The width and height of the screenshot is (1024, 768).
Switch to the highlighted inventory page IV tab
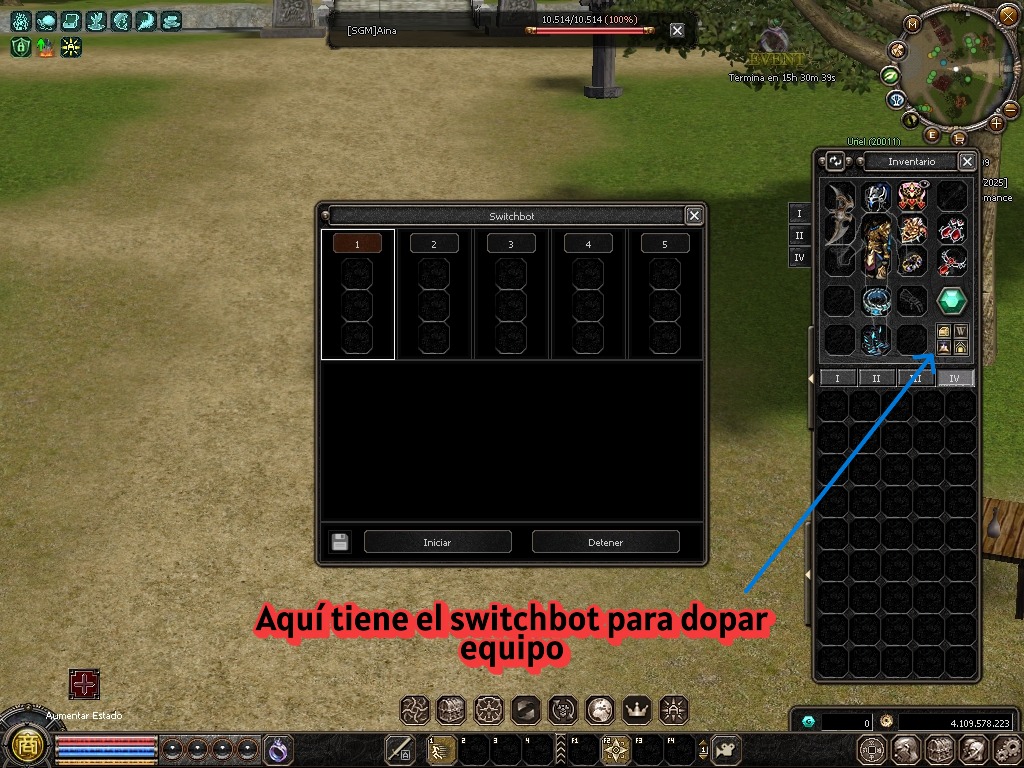(955, 378)
